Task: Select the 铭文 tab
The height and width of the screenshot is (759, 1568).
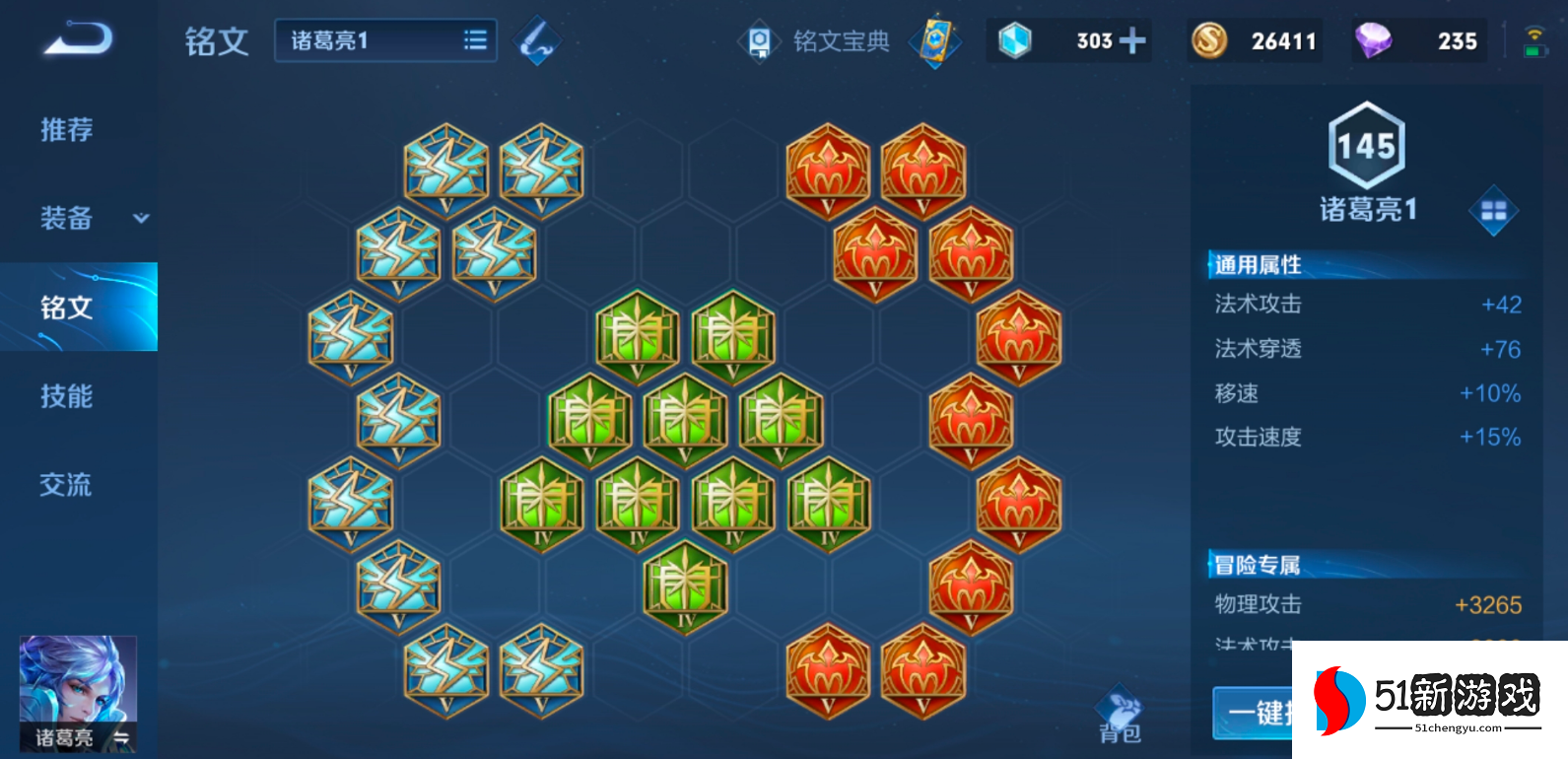Action: pyautogui.click(x=67, y=308)
